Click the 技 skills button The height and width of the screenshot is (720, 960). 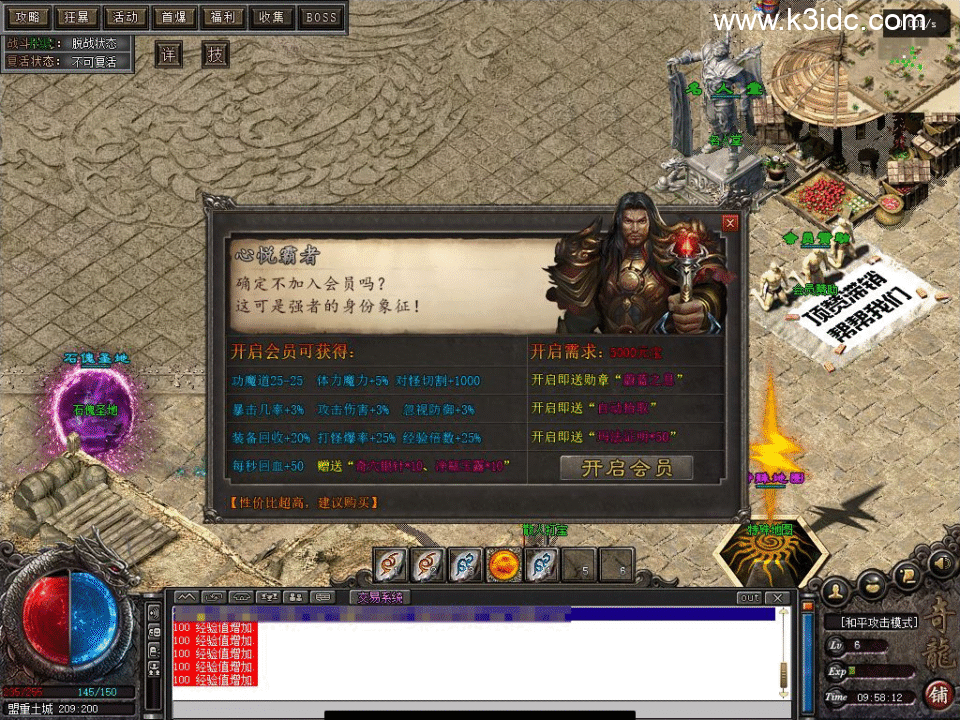215,54
